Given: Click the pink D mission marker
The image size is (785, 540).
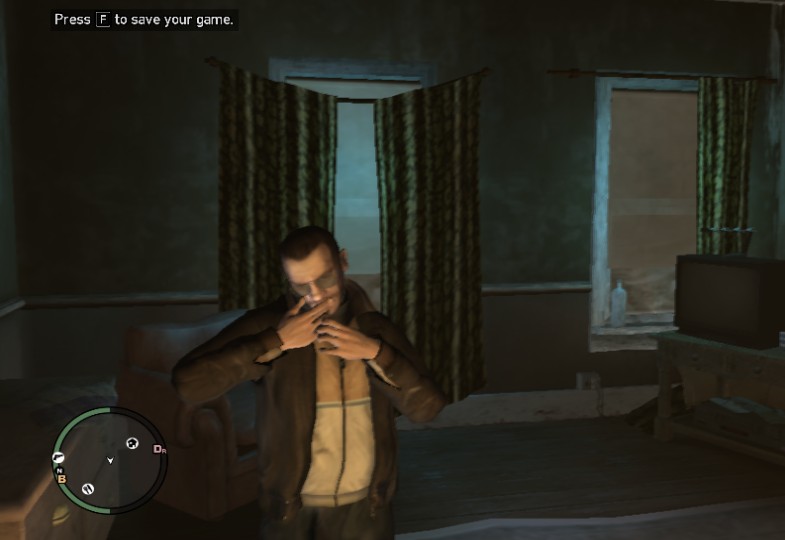Looking at the screenshot, I should click(x=158, y=449).
